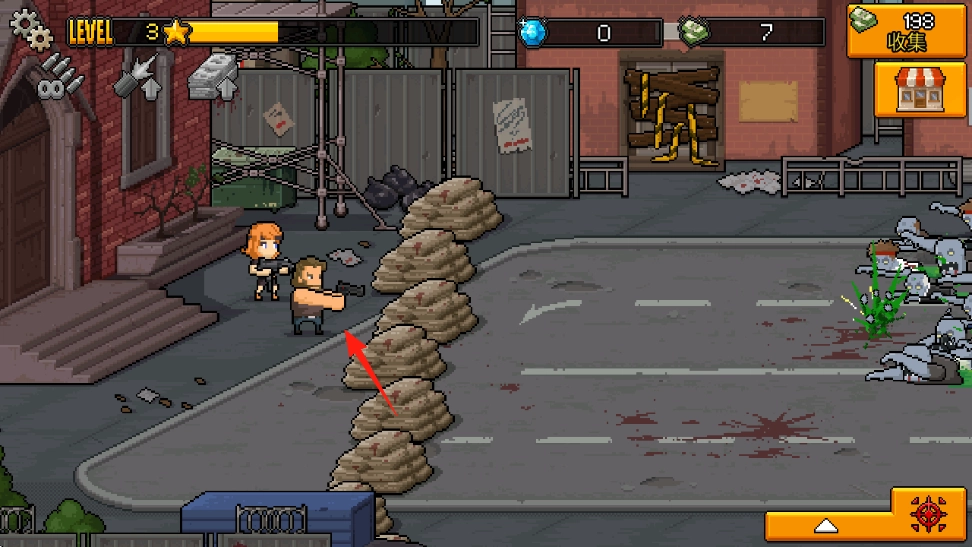Image resolution: width=972 pixels, height=547 pixels.
Task: Open settings with the gears icon
Action: (31, 28)
